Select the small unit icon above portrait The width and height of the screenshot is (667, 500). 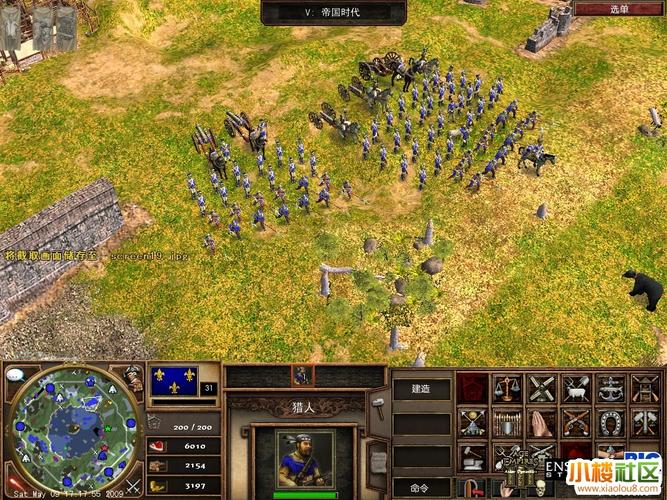tap(301, 375)
